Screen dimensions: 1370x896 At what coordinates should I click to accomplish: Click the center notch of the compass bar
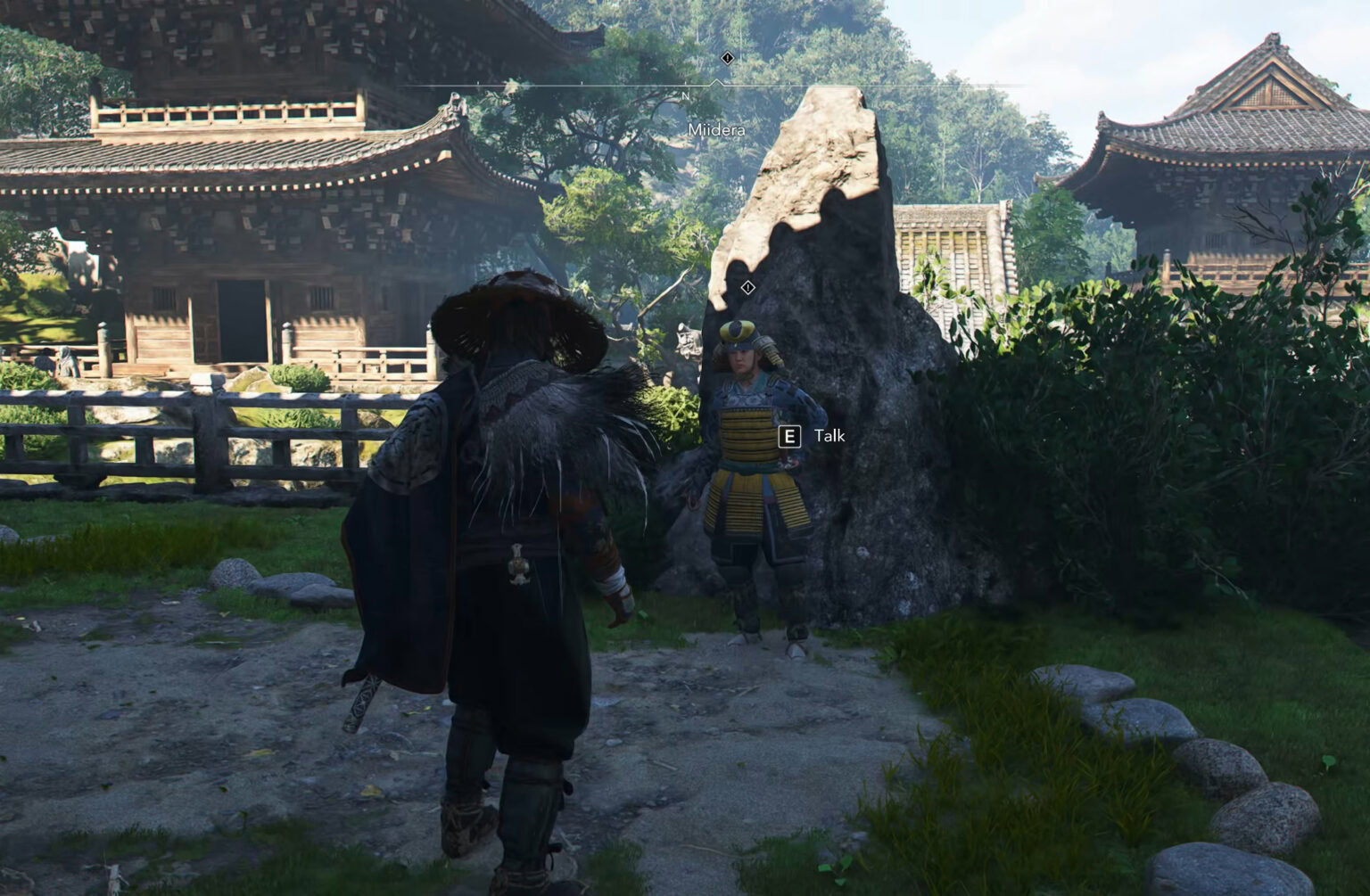click(x=717, y=82)
